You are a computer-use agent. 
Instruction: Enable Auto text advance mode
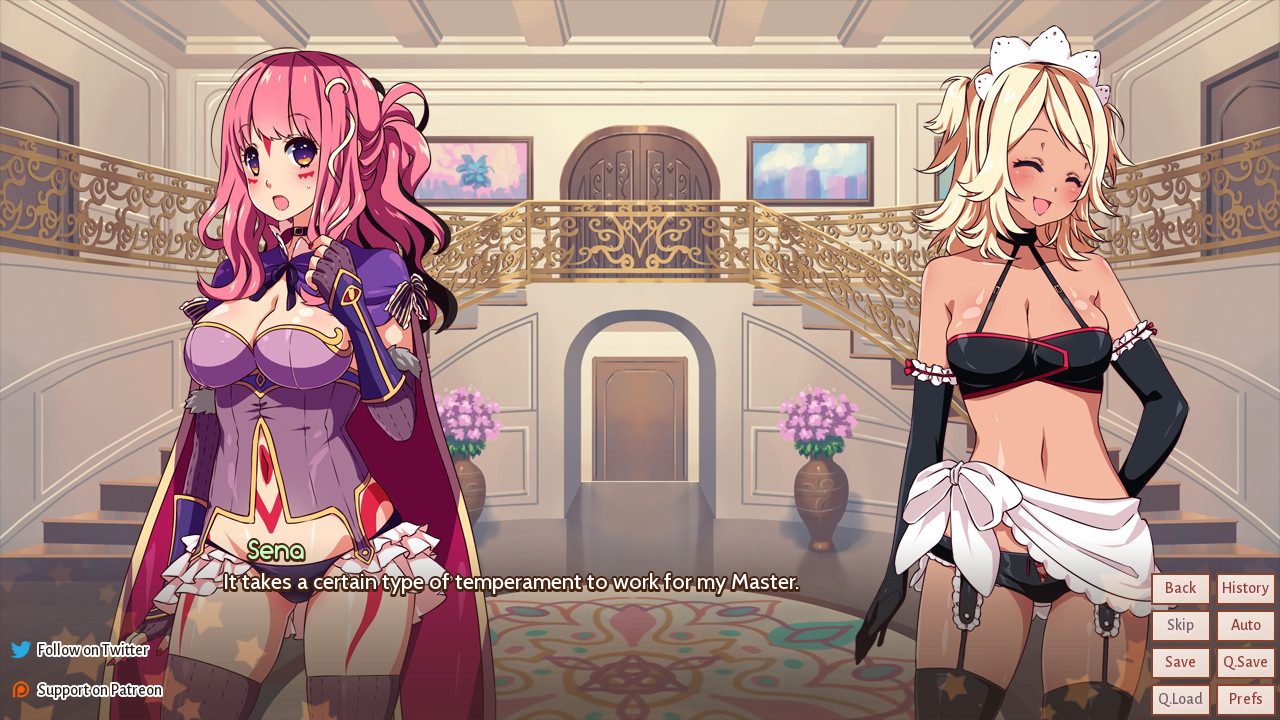coord(1244,625)
